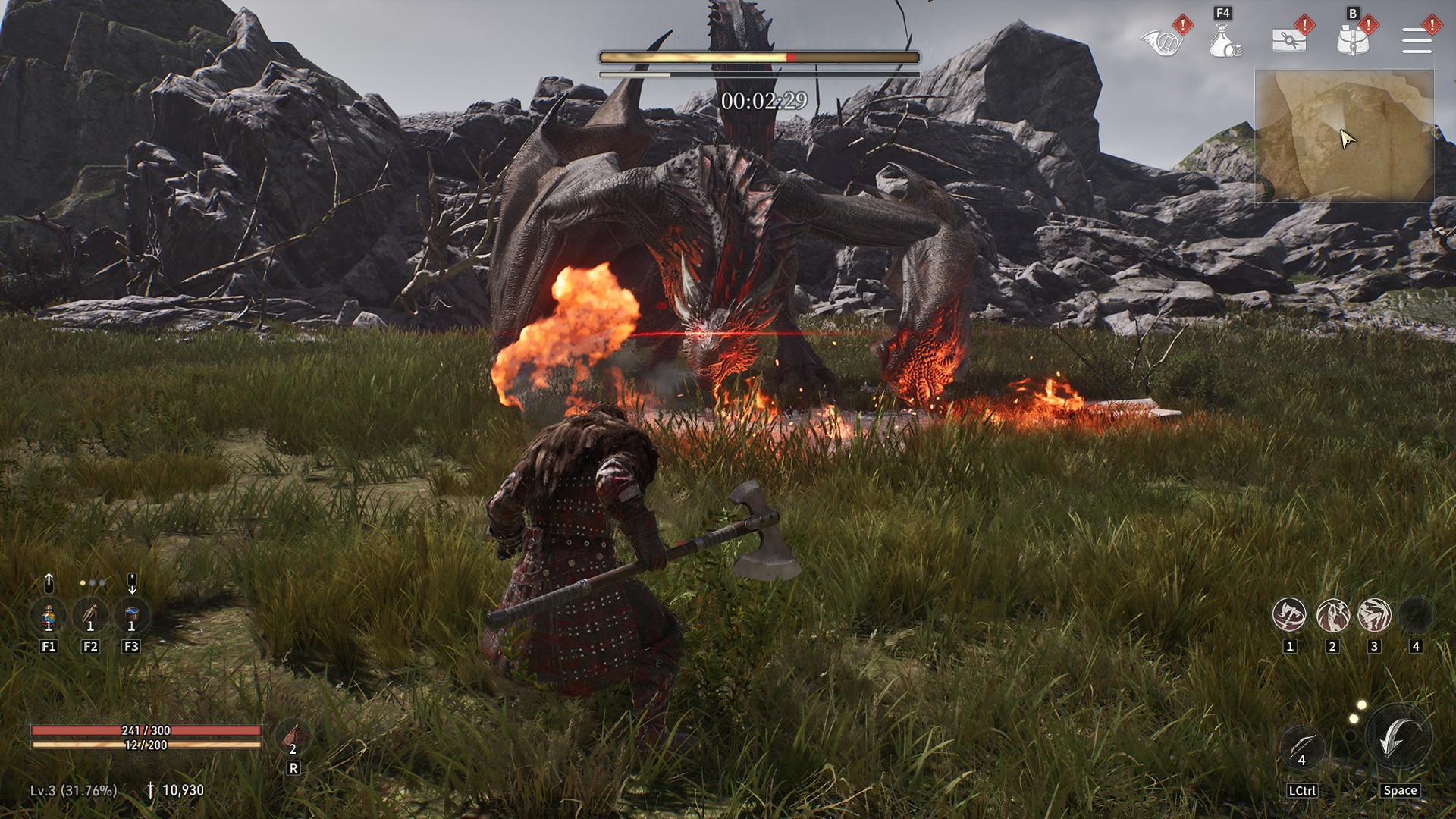1456x819 pixels.
Task: Use the rainbow potion in slot F1
Action: click(x=49, y=616)
